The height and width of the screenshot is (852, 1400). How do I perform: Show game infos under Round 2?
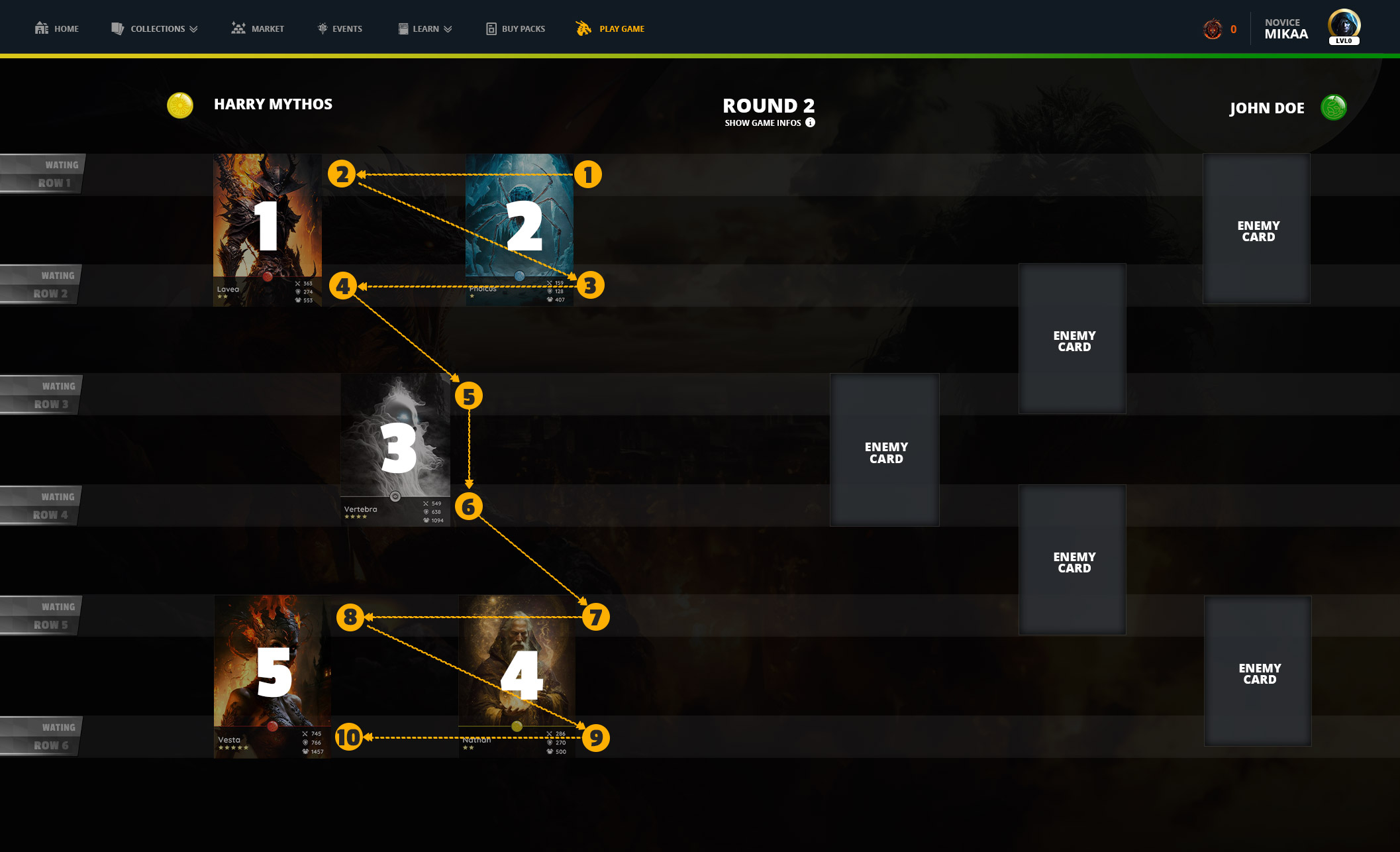tap(770, 123)
